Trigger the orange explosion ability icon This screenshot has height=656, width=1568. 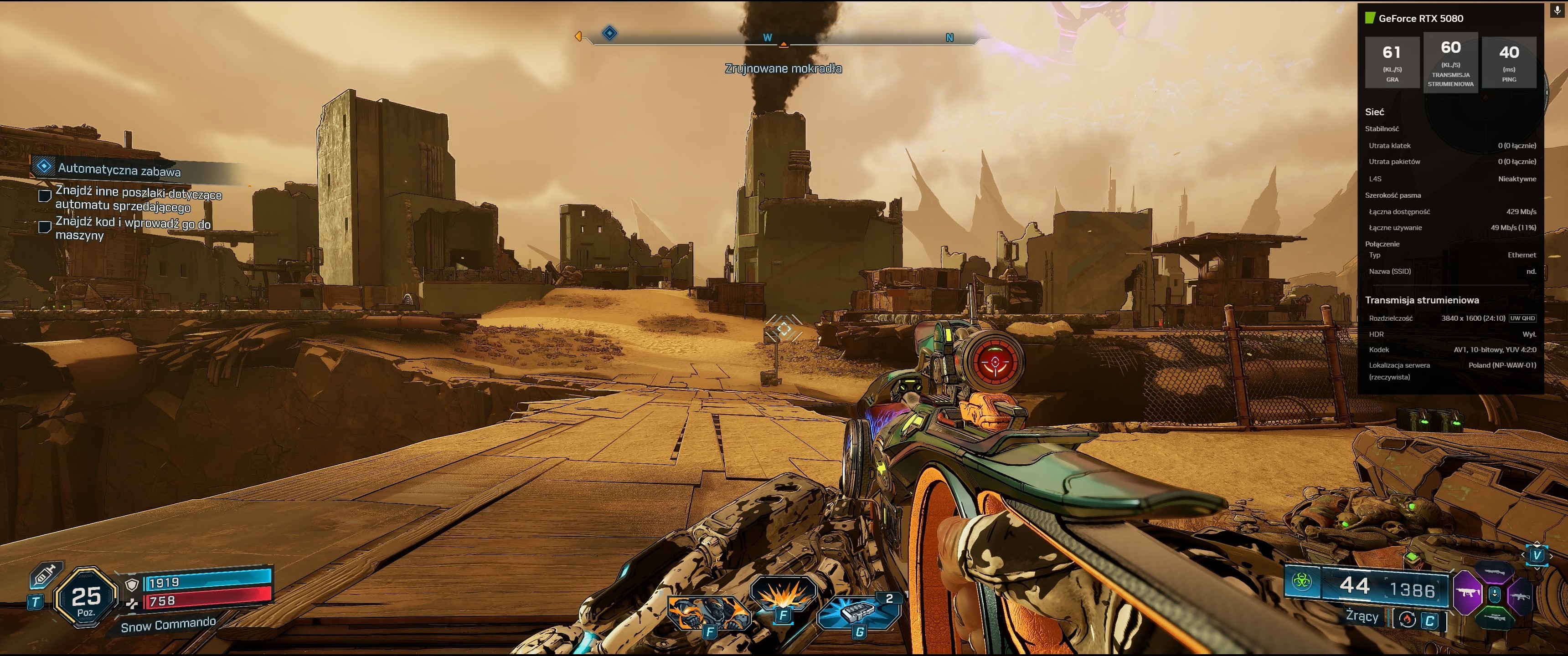[783, 595]
